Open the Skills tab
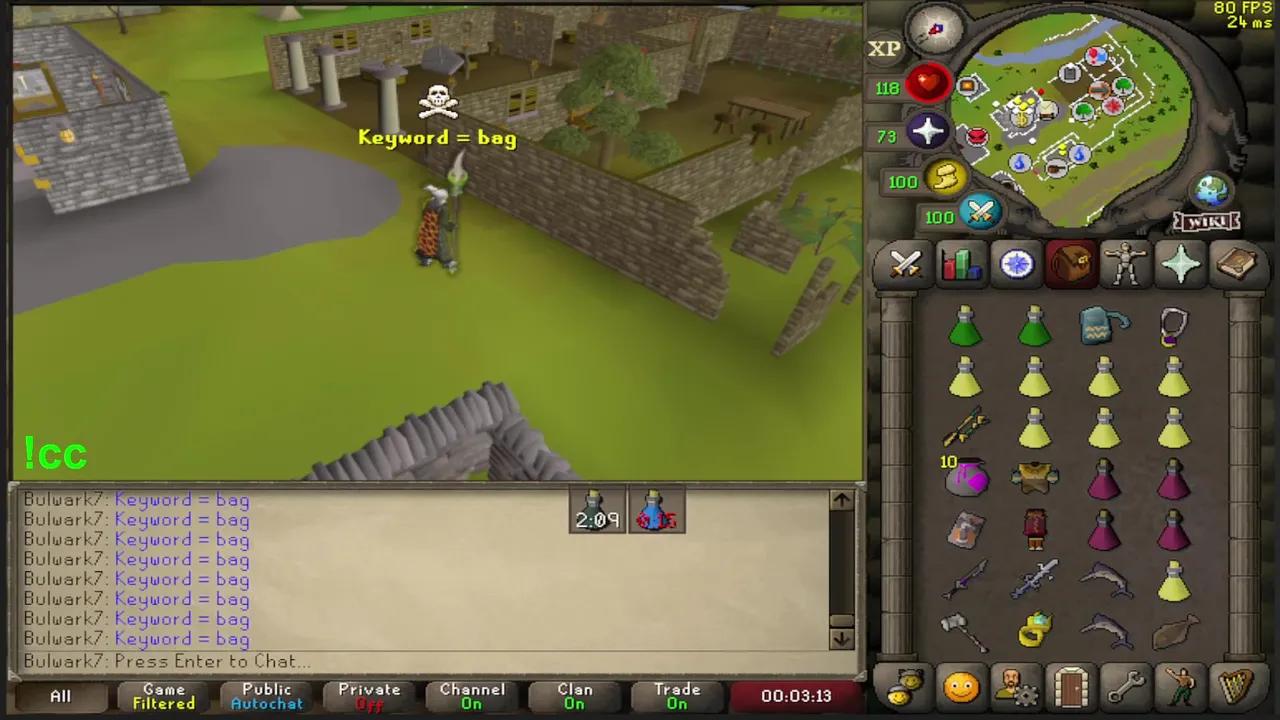 [x=960, y=263]
